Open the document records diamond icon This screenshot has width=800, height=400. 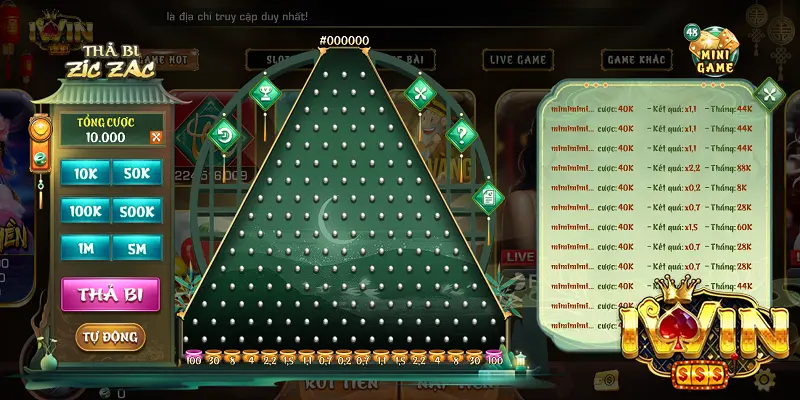coord(489,194)
